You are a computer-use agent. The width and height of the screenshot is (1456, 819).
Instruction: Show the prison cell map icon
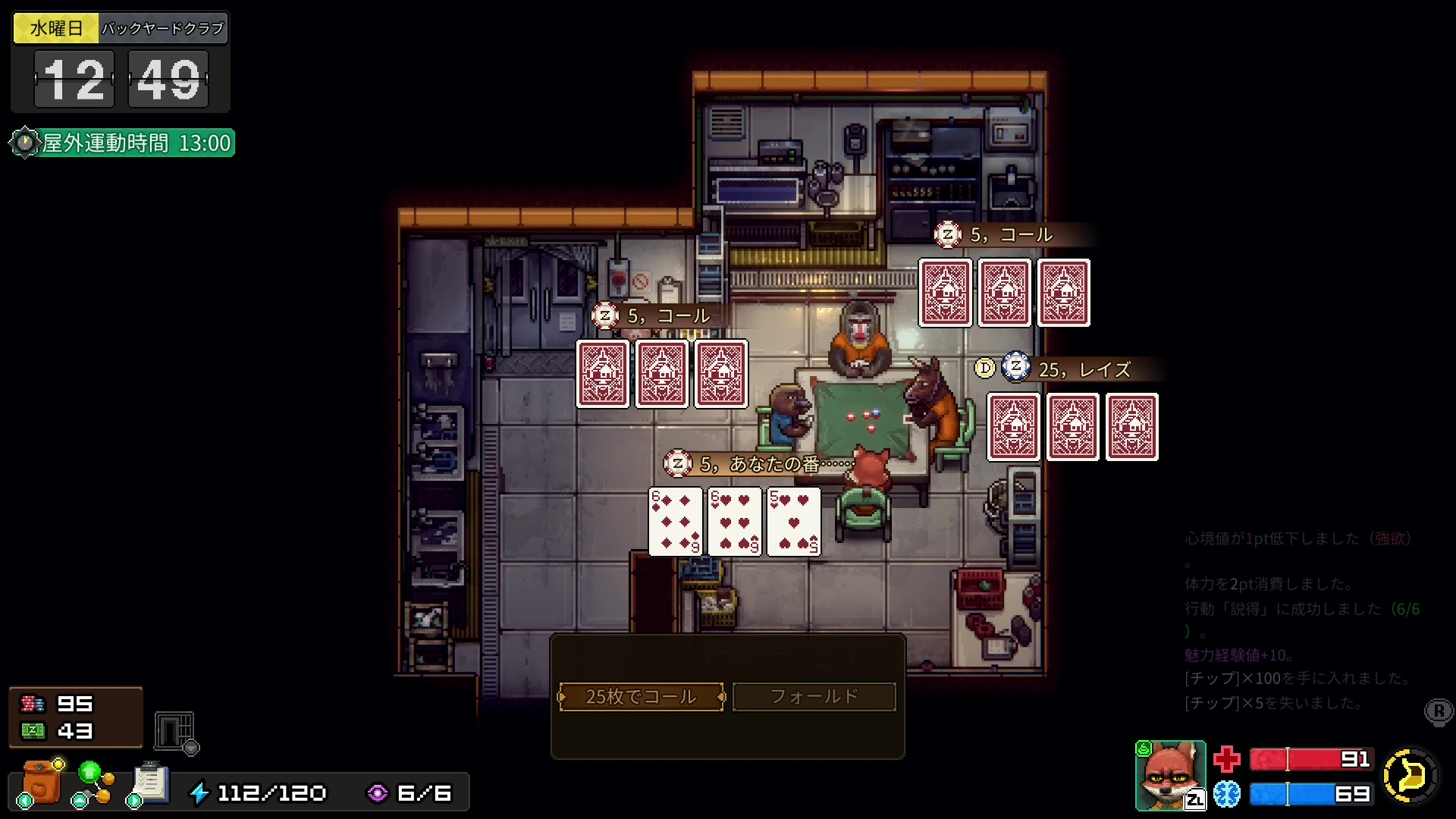(x=174, y=731)
